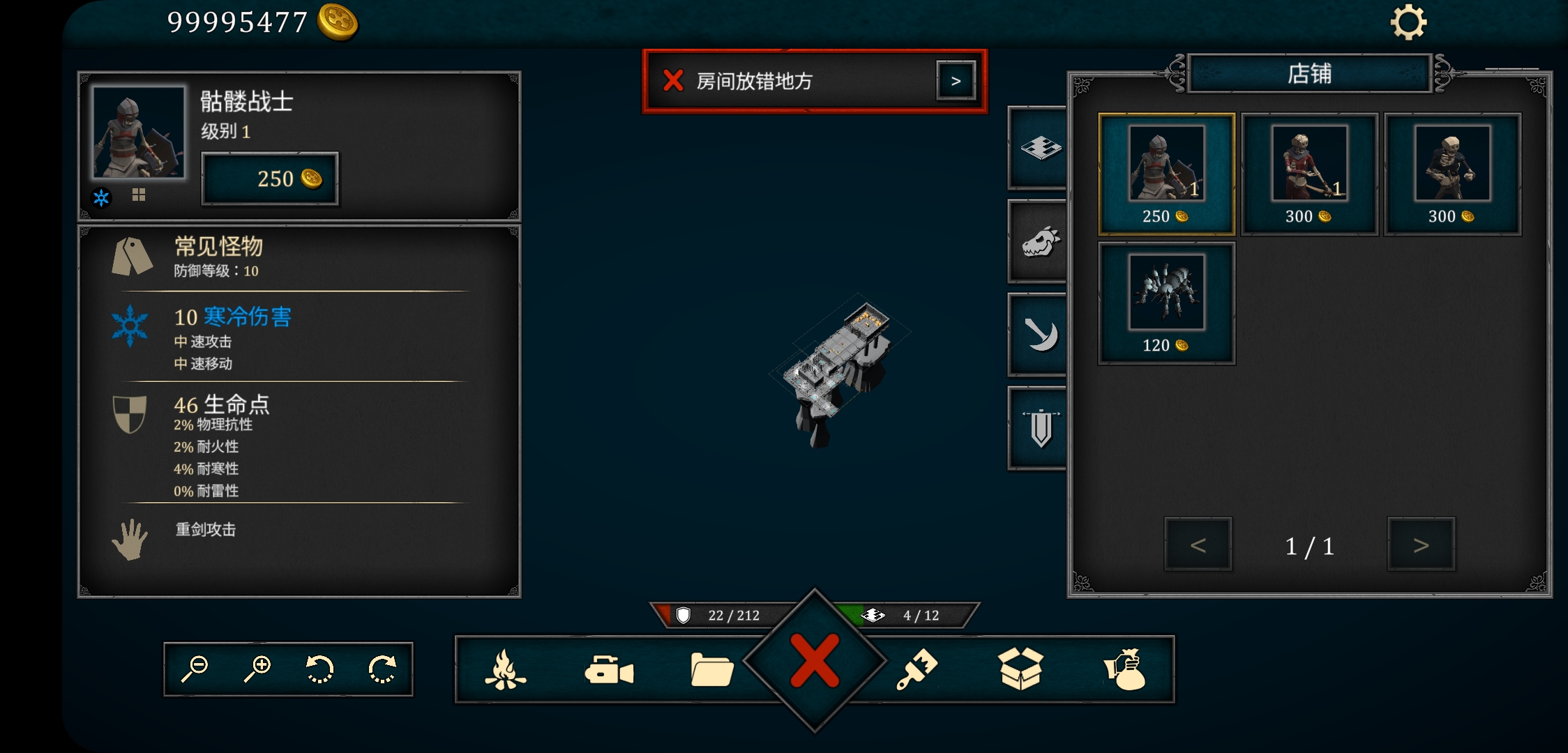The height and width of the screenshot is (753, 1568).
Task: Select the 250-gold skeleton warrior shop tile
Action: [x=1166, y=174]
